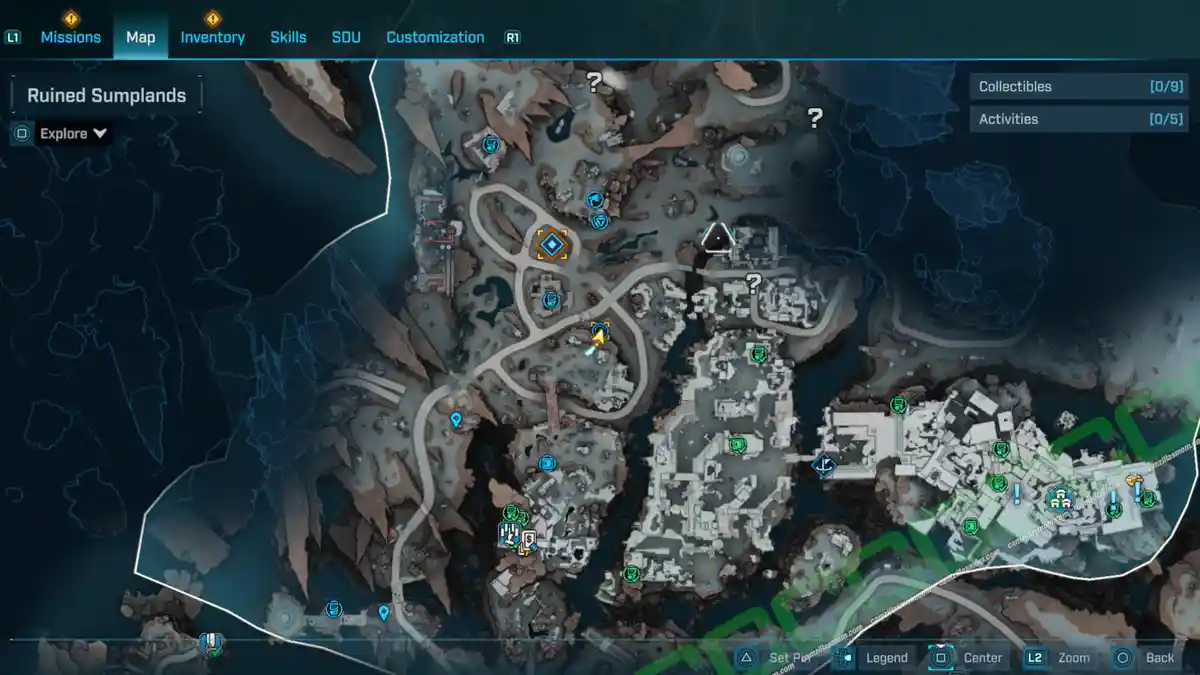Click the player arrow marker on map
This screenshot has height=675, width=1200.
point(598,340)
